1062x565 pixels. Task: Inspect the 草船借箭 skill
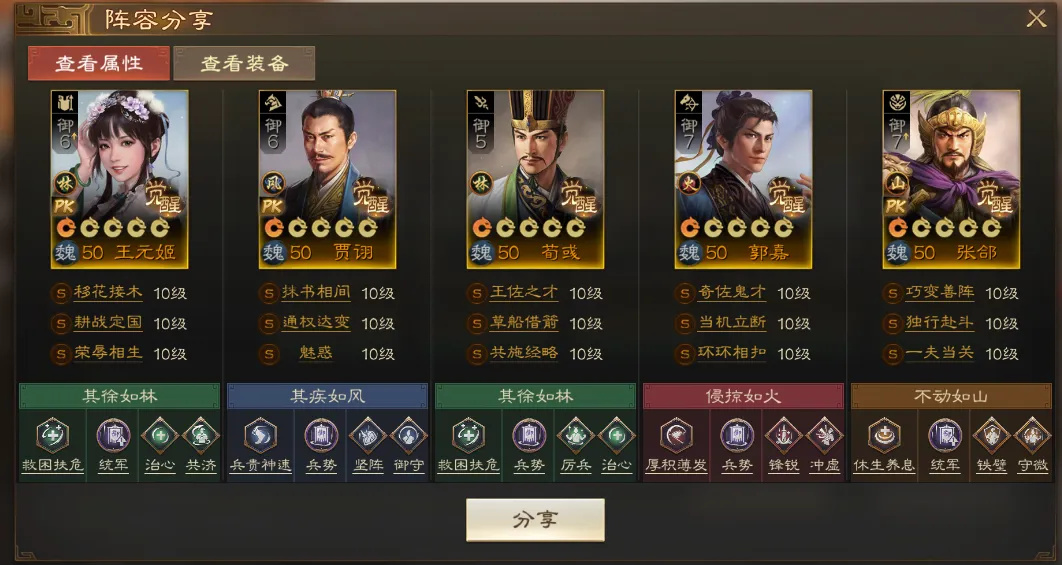click(524, 324)
